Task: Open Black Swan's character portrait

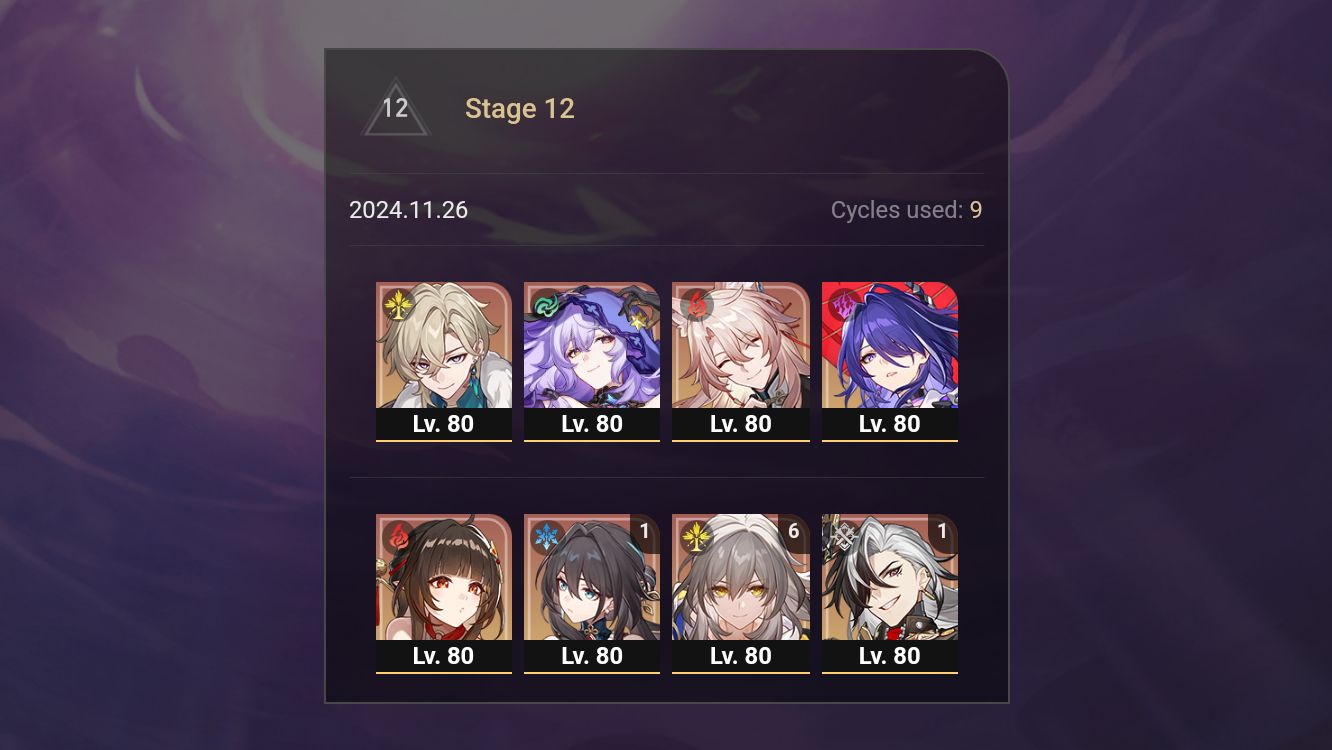Action: tap(592, 345)
